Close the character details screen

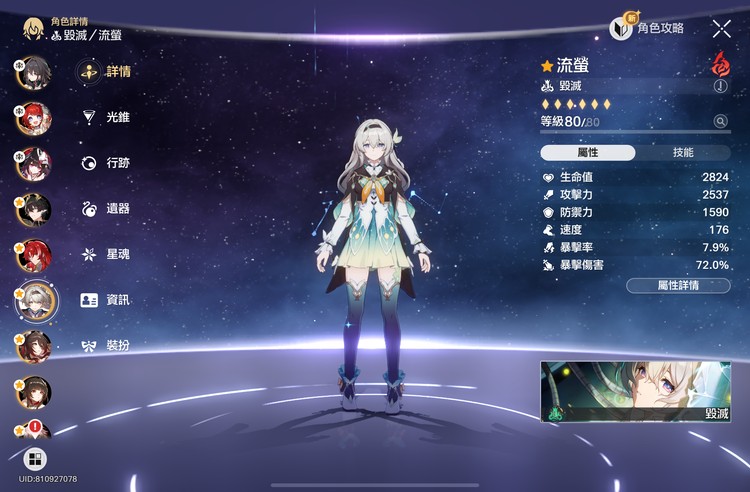(721, 29)
